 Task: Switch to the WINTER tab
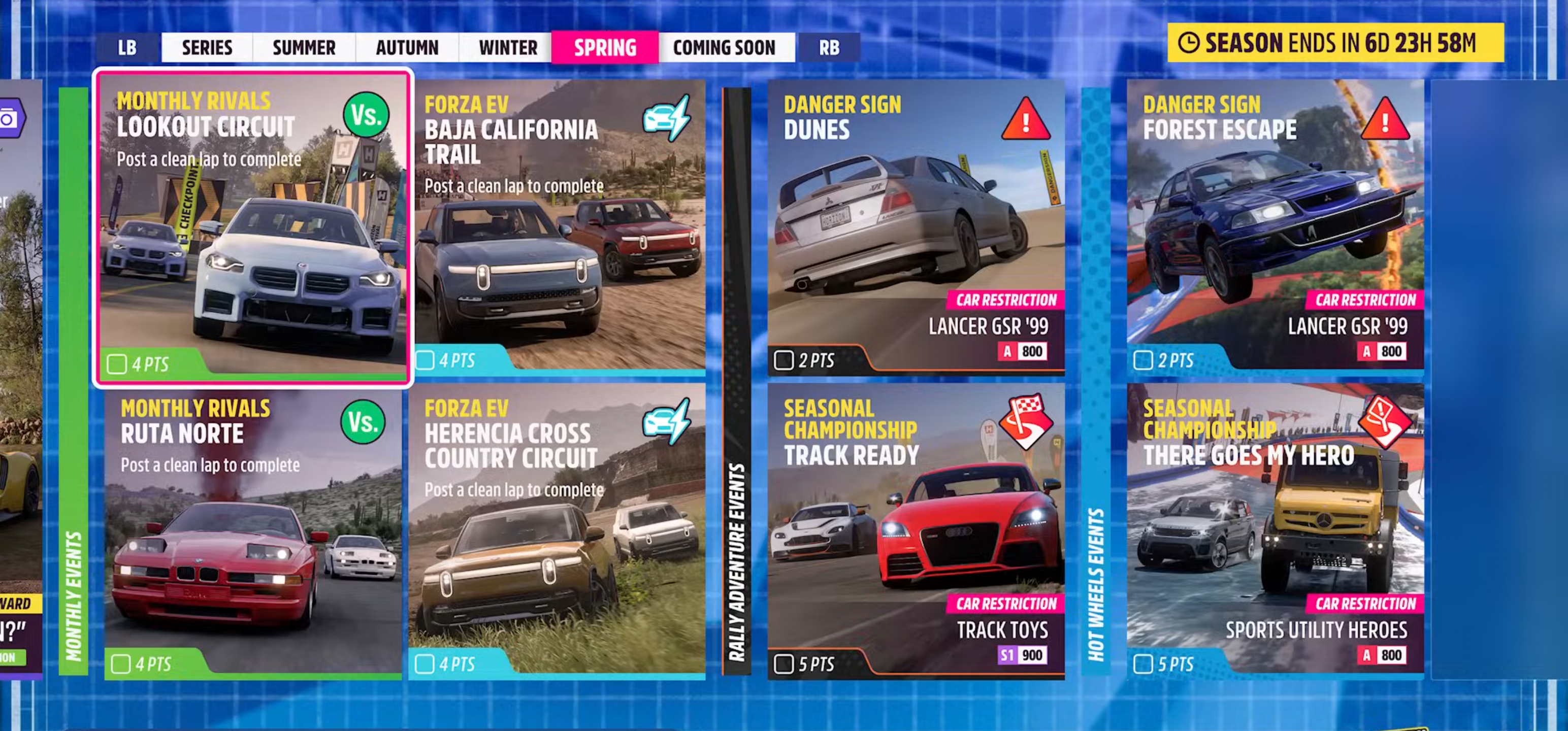(x=506, y=47)
